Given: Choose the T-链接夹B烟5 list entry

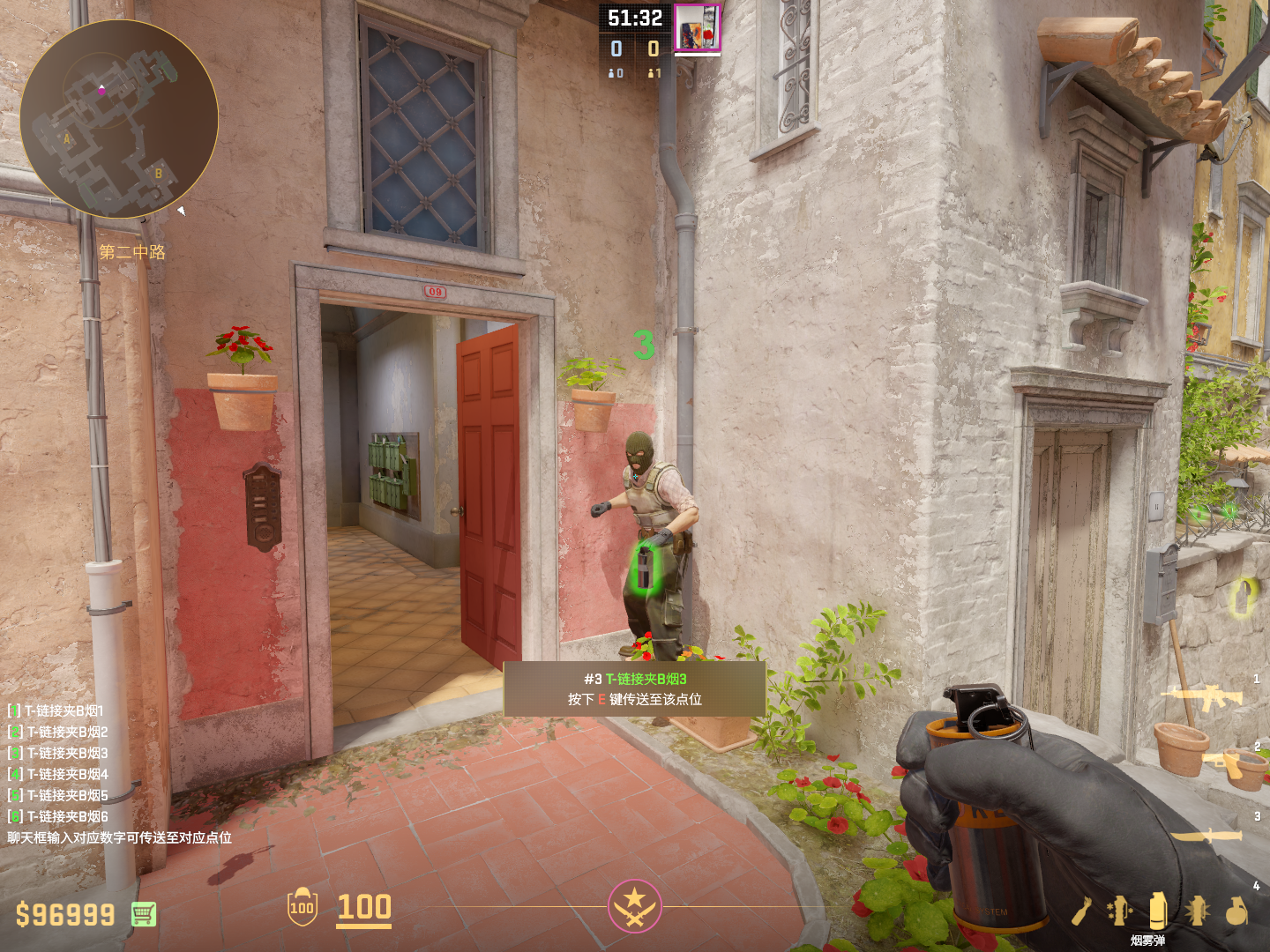Looking at the screenshot, I should 58,795.
